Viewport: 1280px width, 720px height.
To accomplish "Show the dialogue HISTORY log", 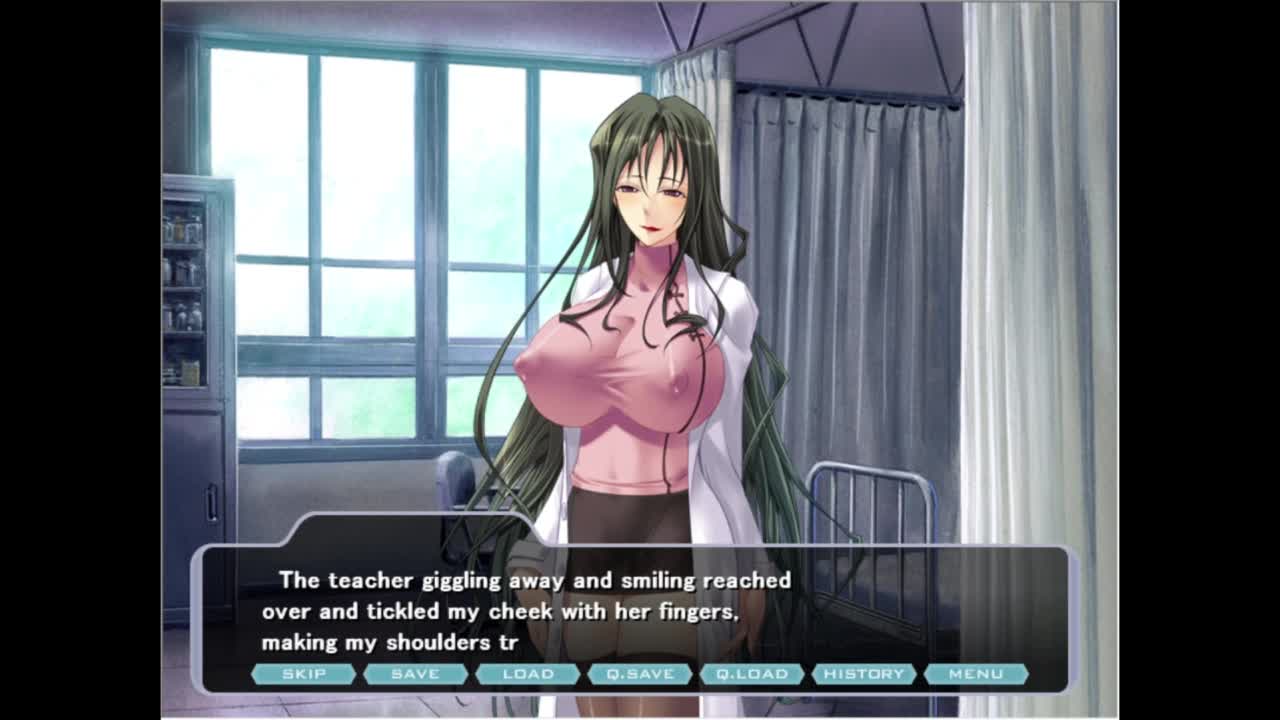I will [x=864, y=674].
